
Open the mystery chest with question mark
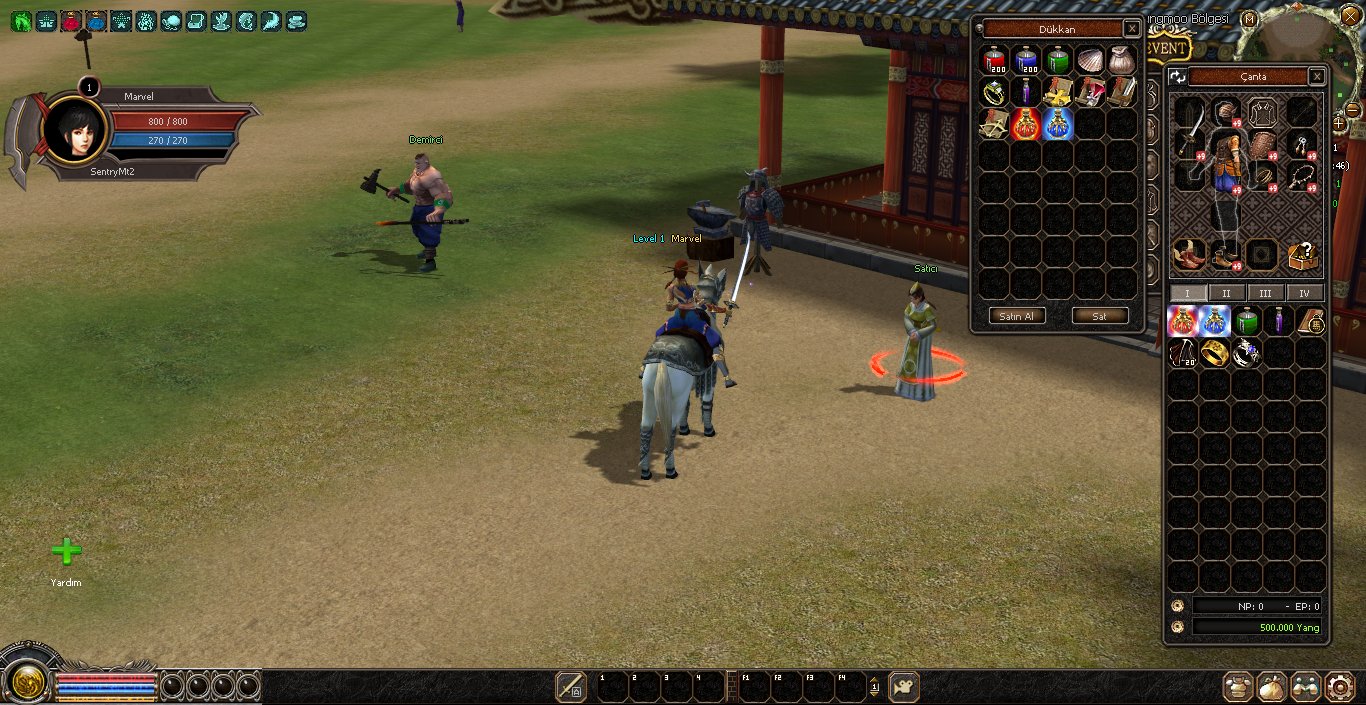point(1302,256)
